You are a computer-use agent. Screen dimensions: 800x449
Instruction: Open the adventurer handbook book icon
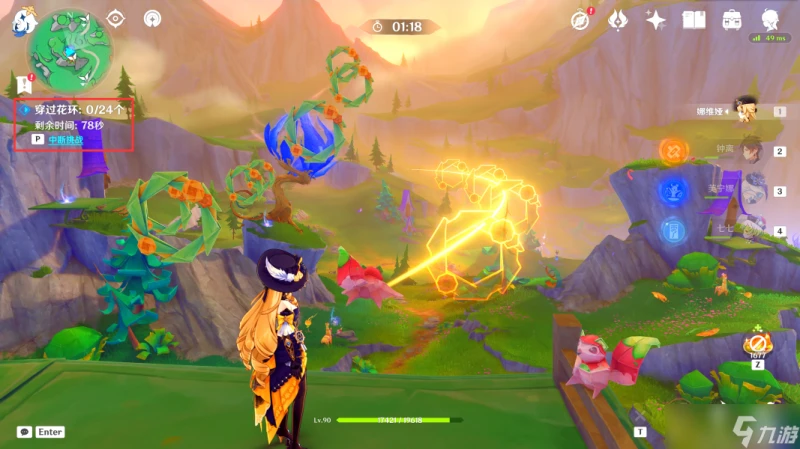pyautogui.click(x=695, y=19)
